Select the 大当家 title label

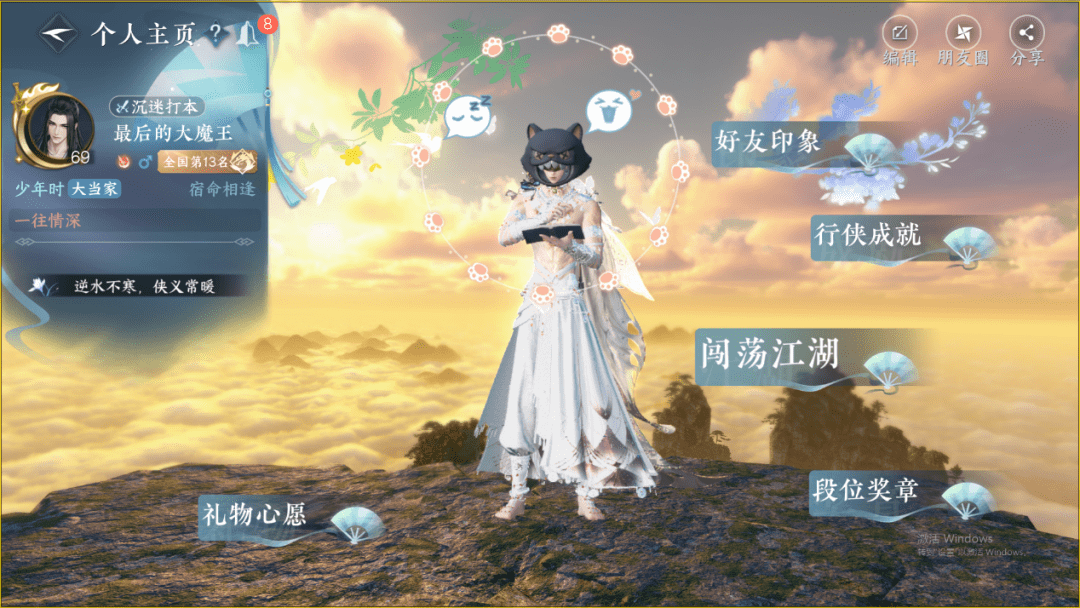pos(95,189)
